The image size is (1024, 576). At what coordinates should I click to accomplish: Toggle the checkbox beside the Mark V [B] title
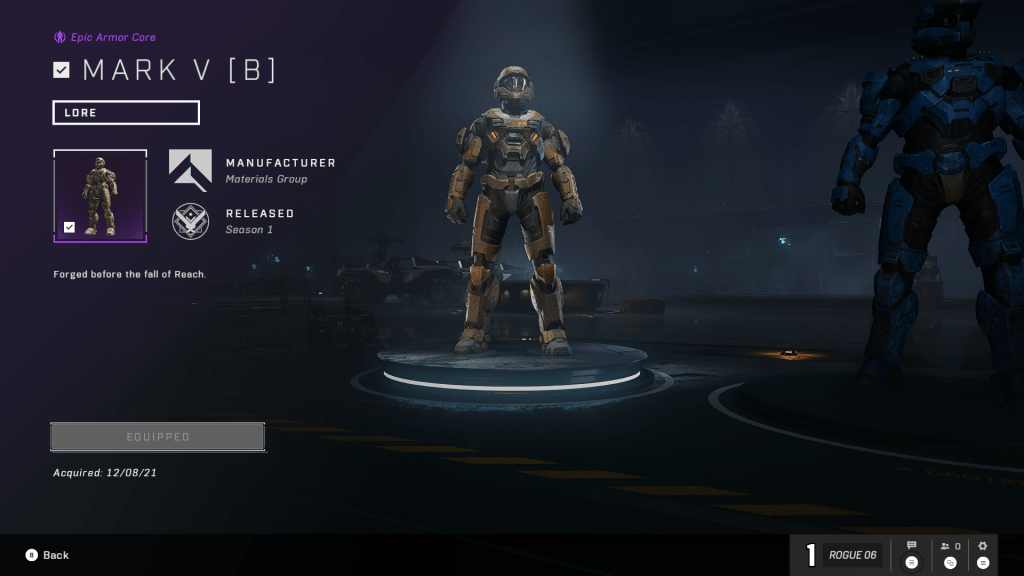(62, 70)
